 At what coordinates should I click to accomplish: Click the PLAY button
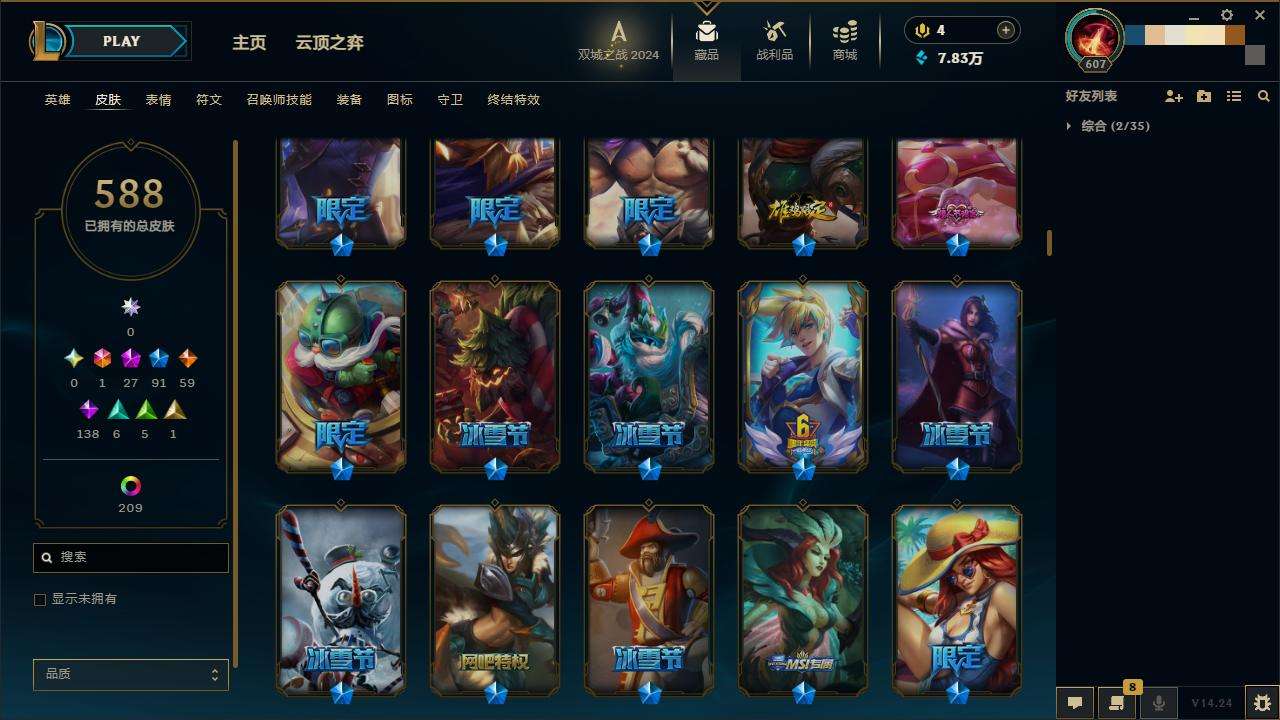(x=122, y=42)
